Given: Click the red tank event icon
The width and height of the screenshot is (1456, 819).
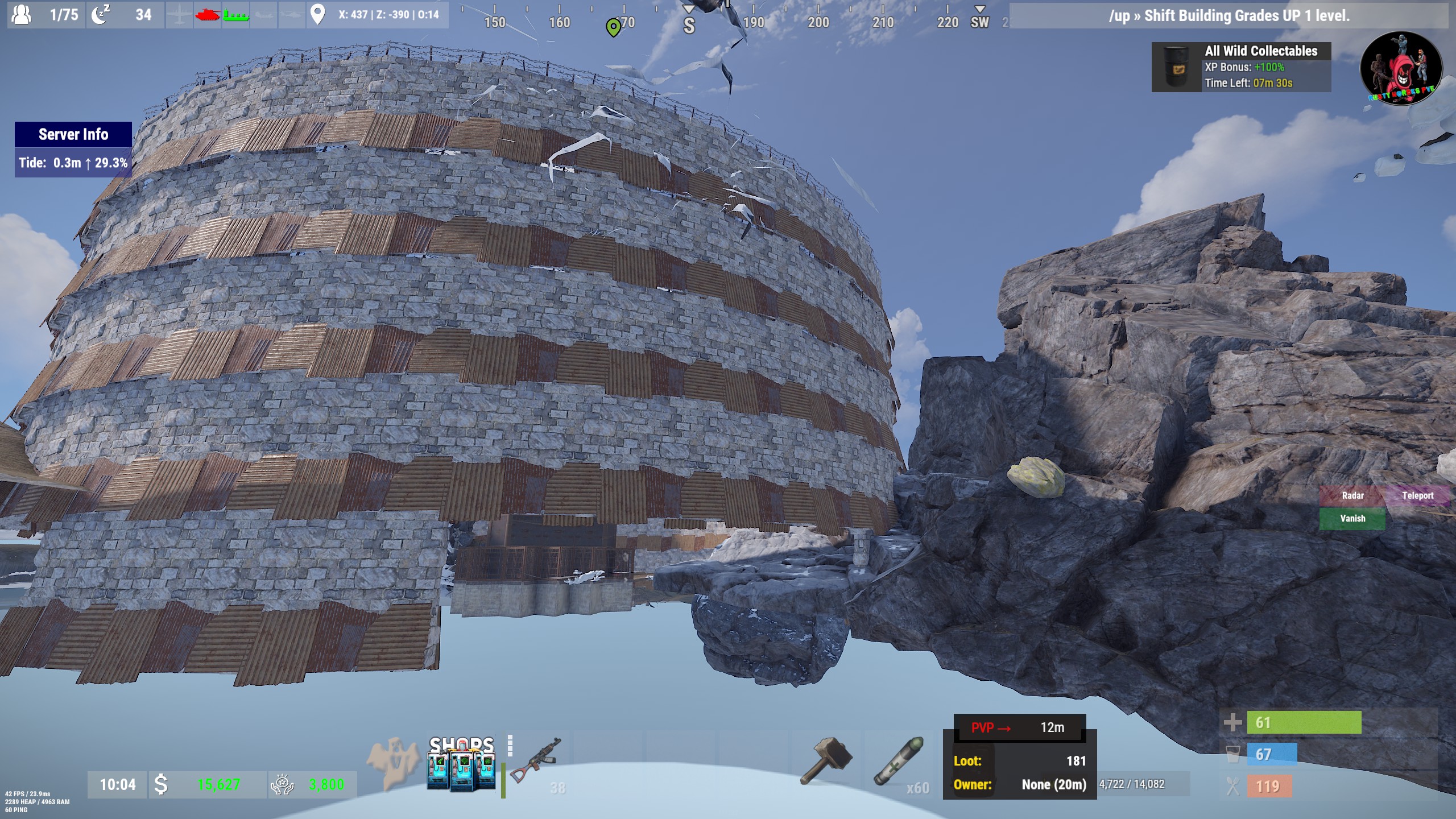Looking at the screenshot, I should tap(207, 15).
